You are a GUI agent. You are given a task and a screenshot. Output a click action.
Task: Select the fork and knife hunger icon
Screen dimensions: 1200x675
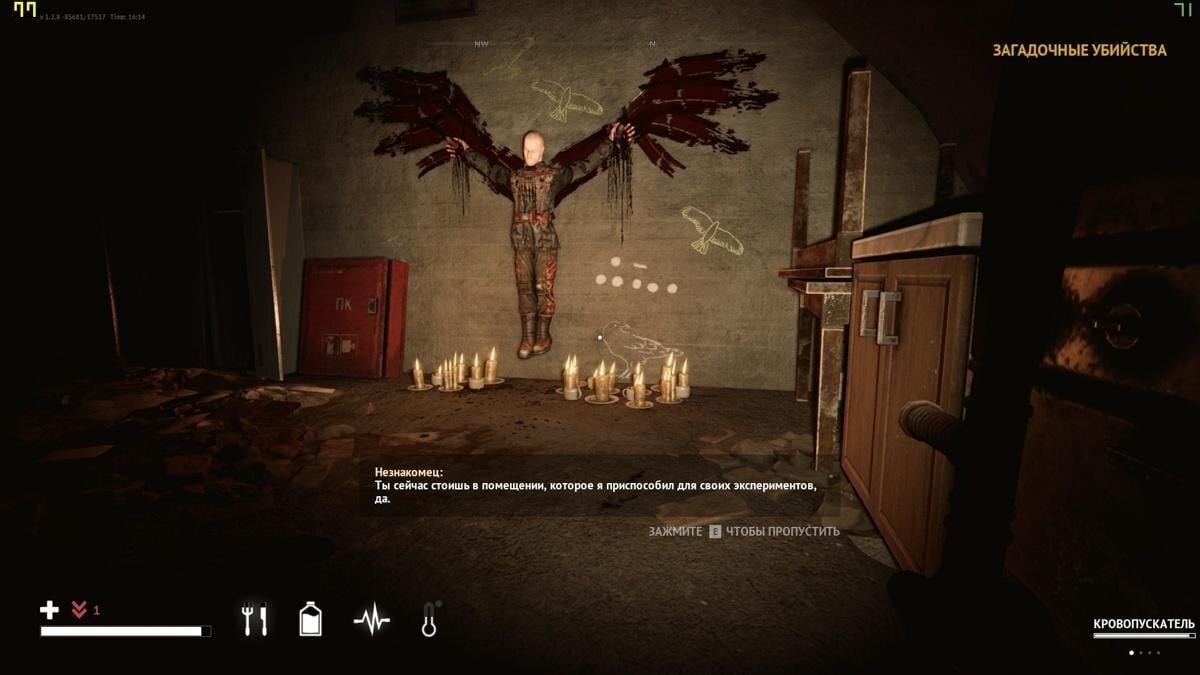254,620
